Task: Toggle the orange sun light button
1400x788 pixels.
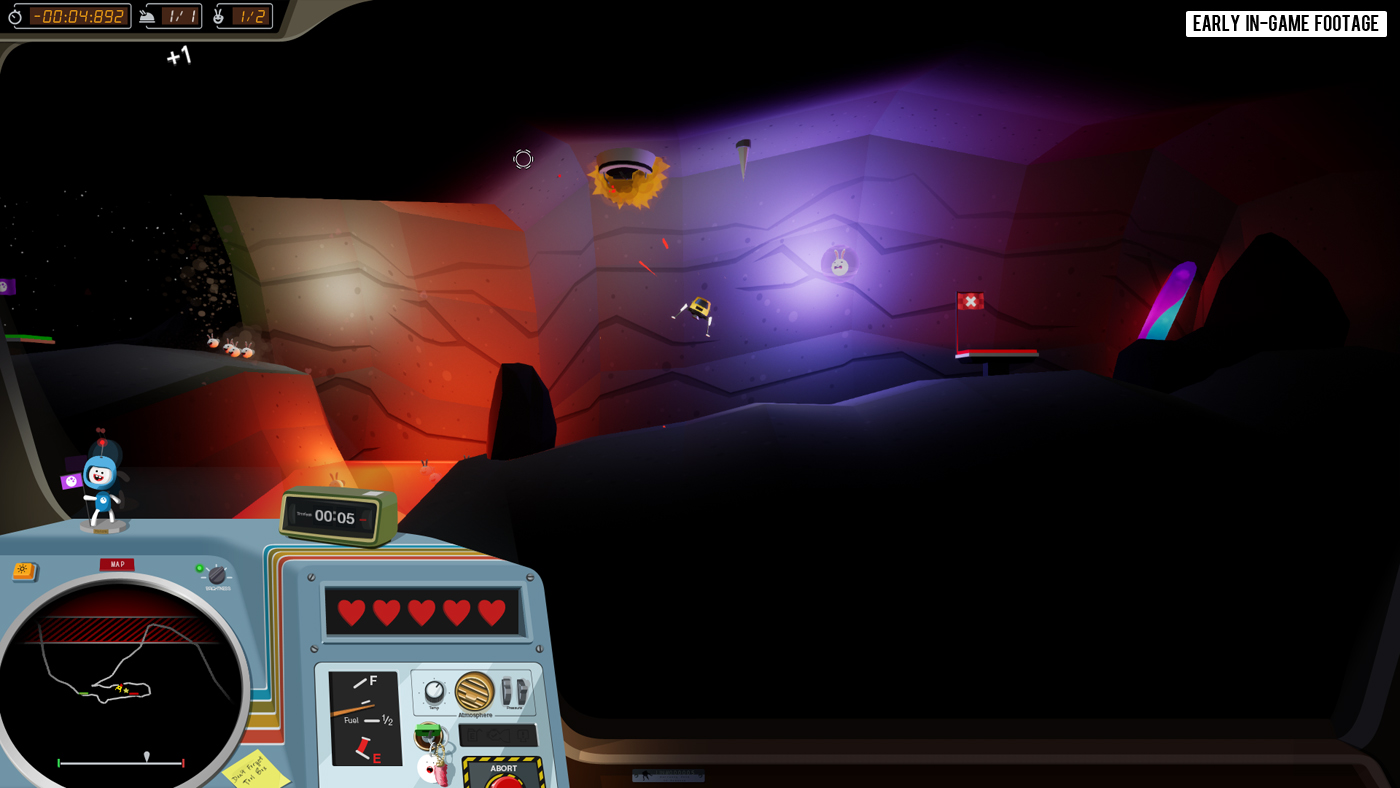Action: click(x=24, y=571)
